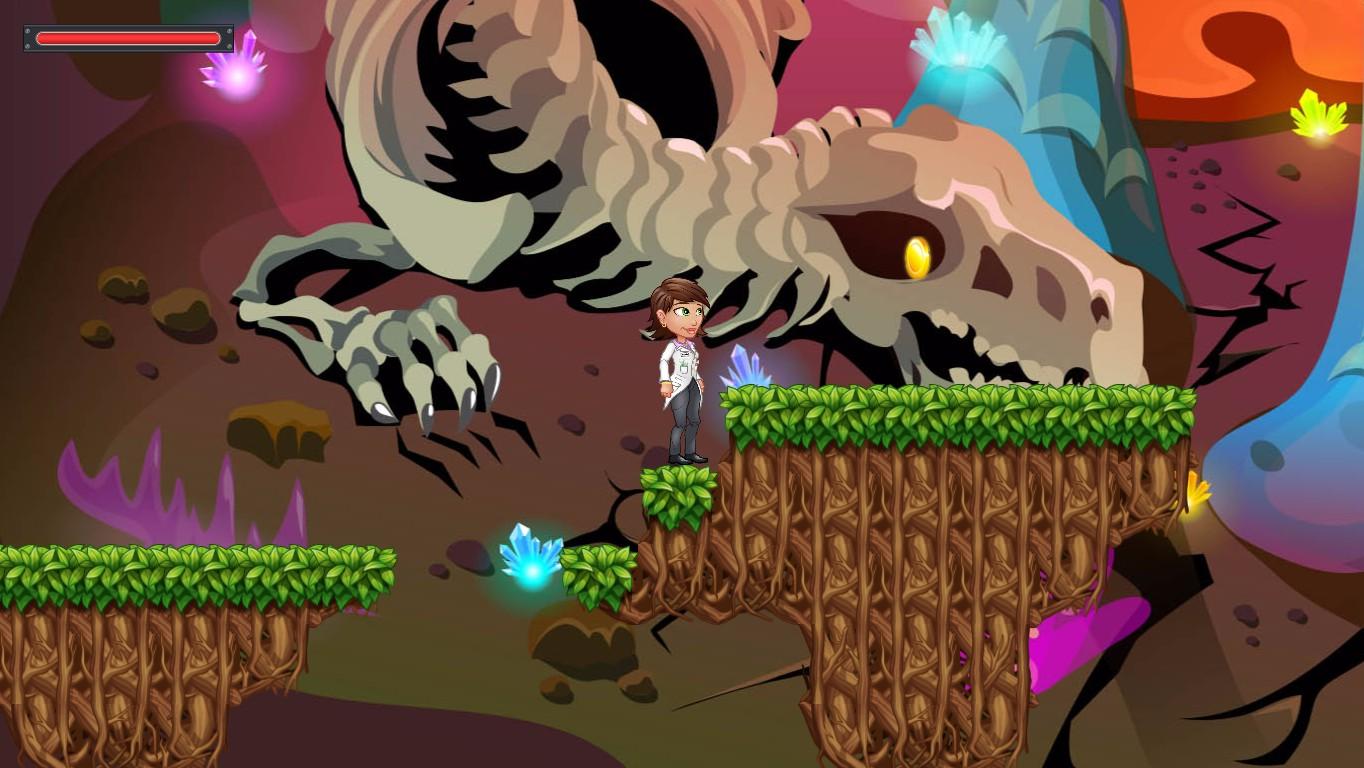Screen dimensions: 1364x768
Task: Select the yellow crystal on the far right edge
Action: point(1196,494)
